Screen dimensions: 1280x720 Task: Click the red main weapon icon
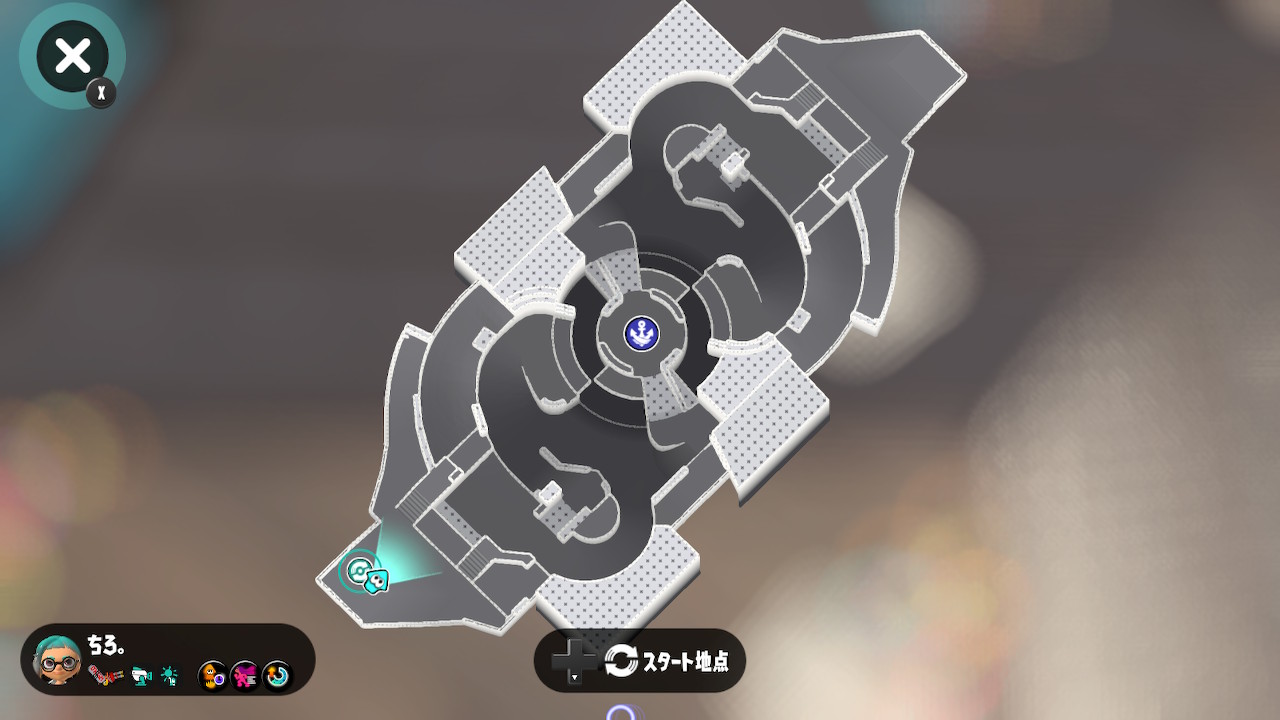[105, 676]
